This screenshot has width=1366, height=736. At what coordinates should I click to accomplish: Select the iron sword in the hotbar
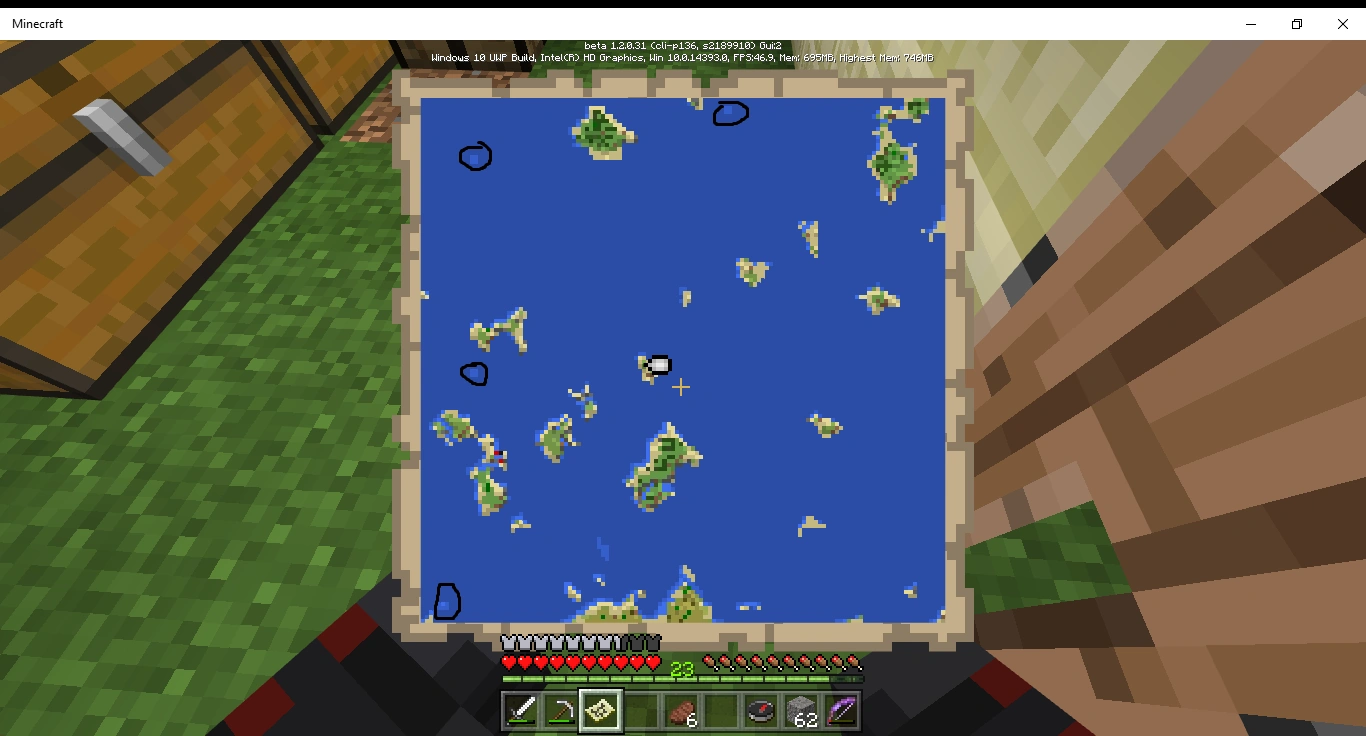click(519, 710)
